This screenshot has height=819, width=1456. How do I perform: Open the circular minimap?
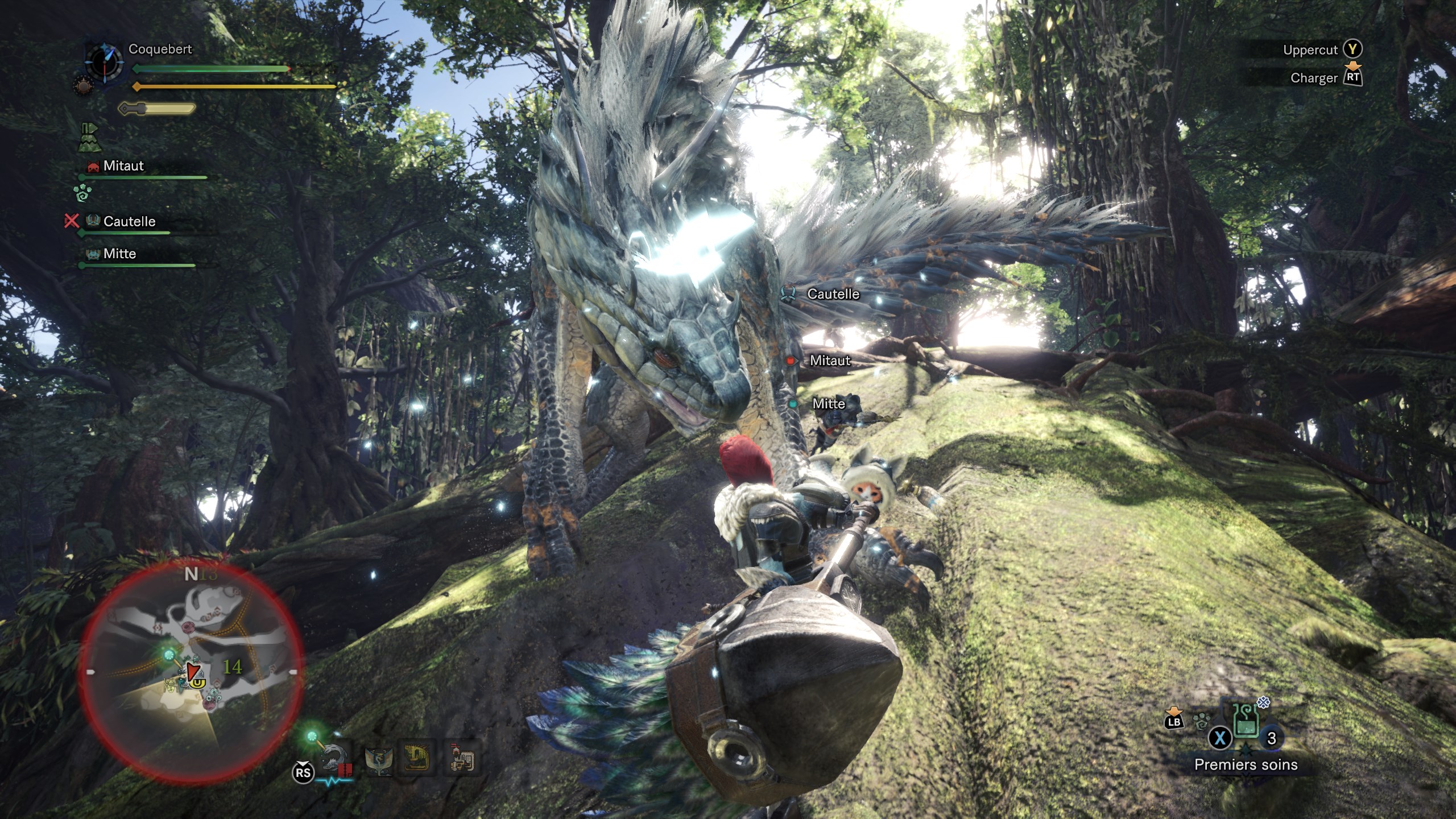(191, 671)
